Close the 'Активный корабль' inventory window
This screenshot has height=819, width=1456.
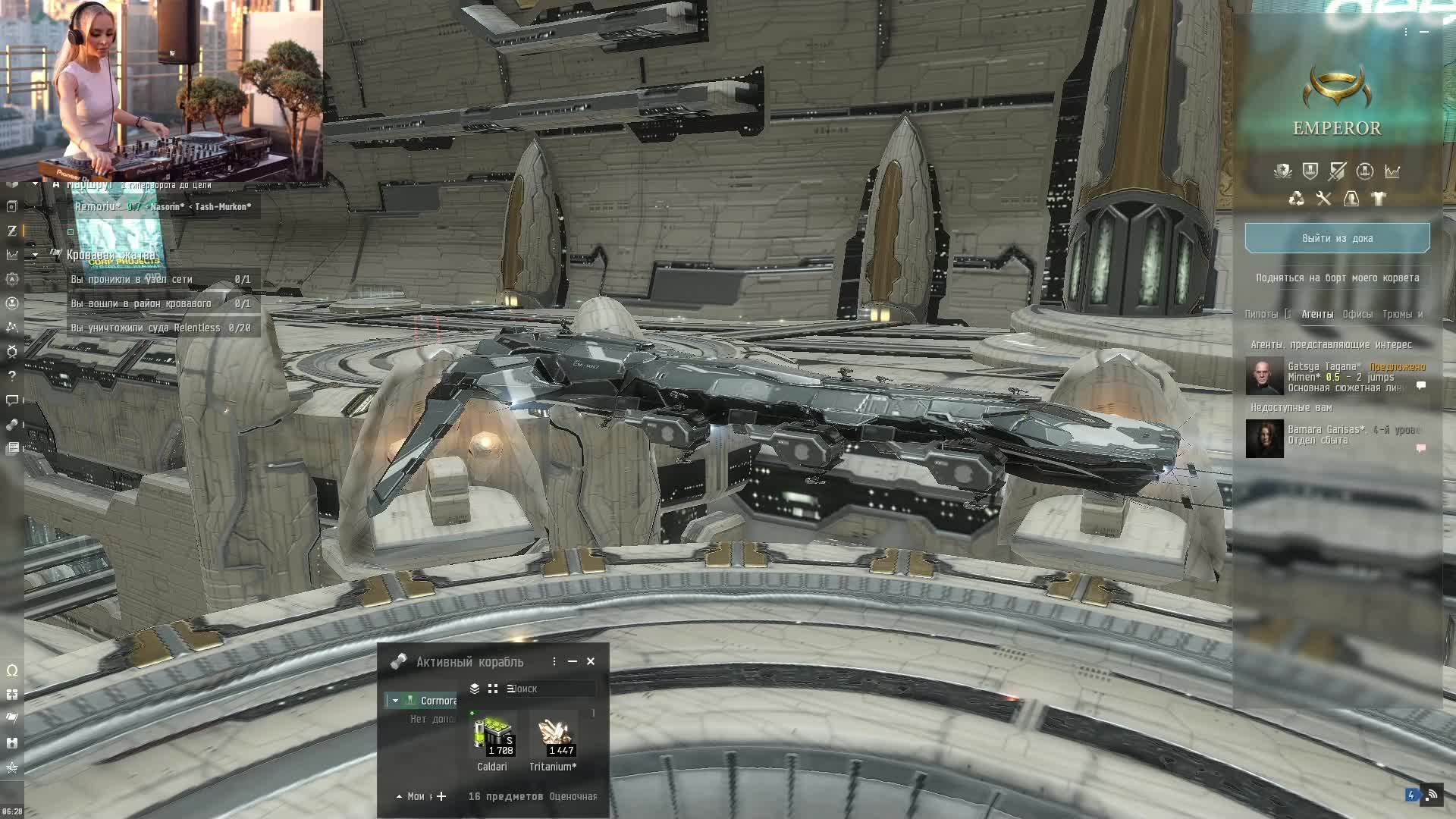click(x=591, y=661)
